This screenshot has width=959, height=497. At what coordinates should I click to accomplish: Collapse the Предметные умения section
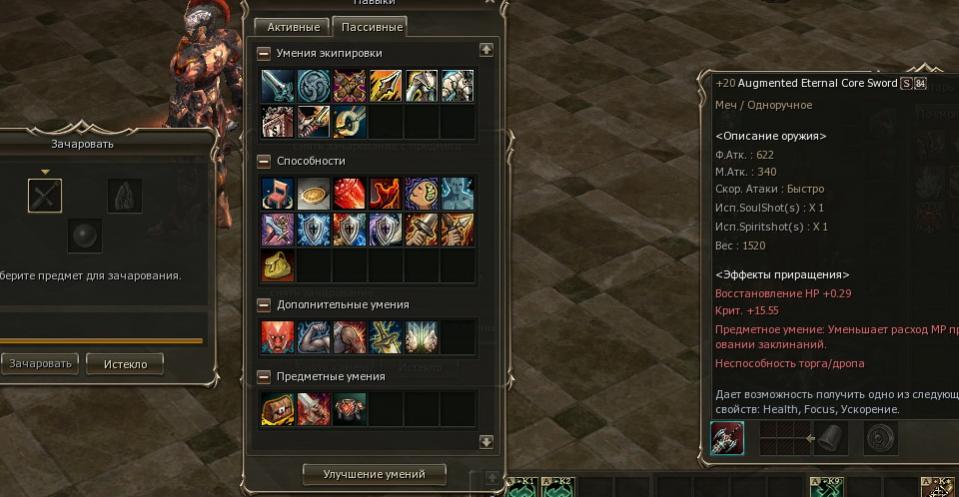click(264, 376)
